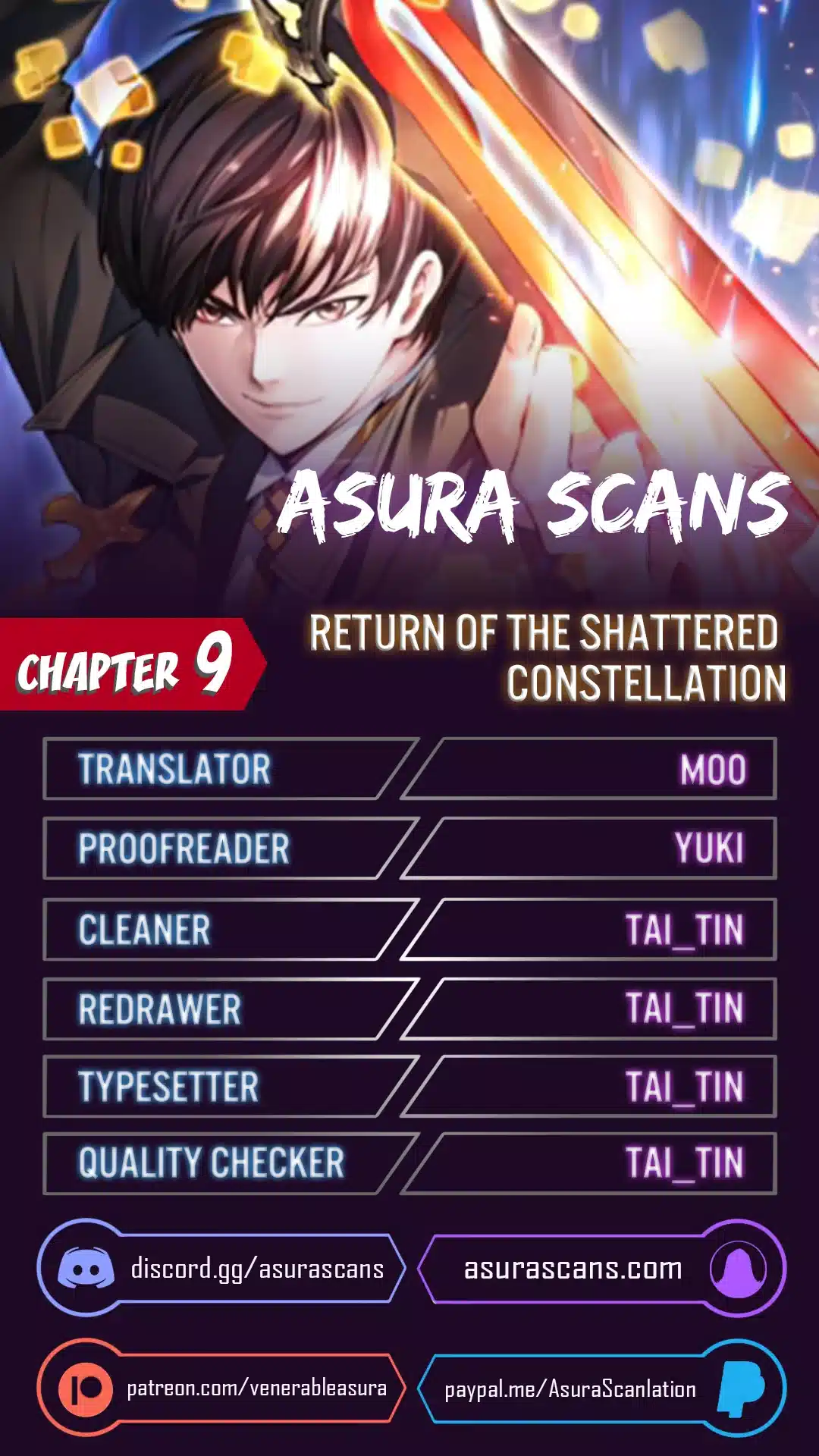The height and width of the screenshot is (1456, 819).
Task: Open the paypal.me/AsuraScanlation link
Action: tap(570, 1389)
